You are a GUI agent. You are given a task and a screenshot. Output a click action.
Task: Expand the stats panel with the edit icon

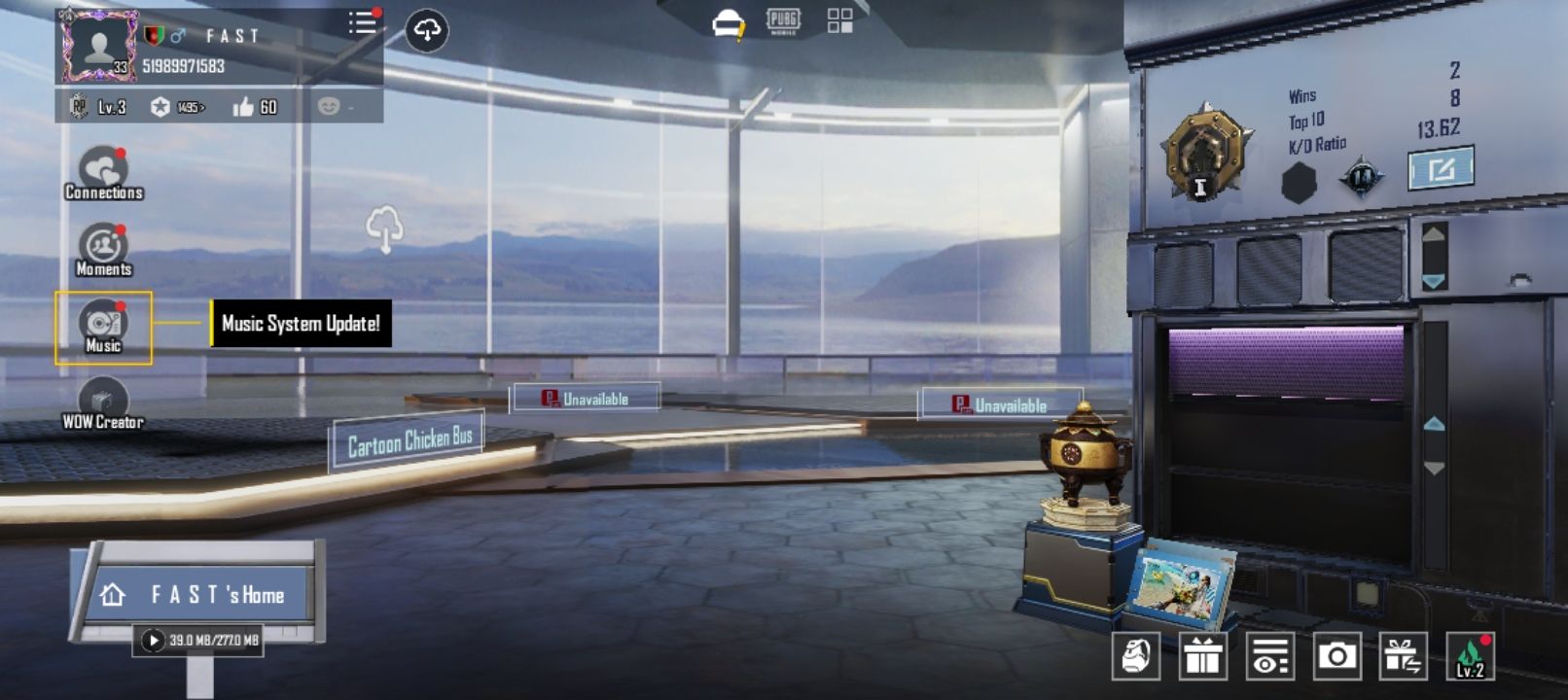click(1439, 167)
